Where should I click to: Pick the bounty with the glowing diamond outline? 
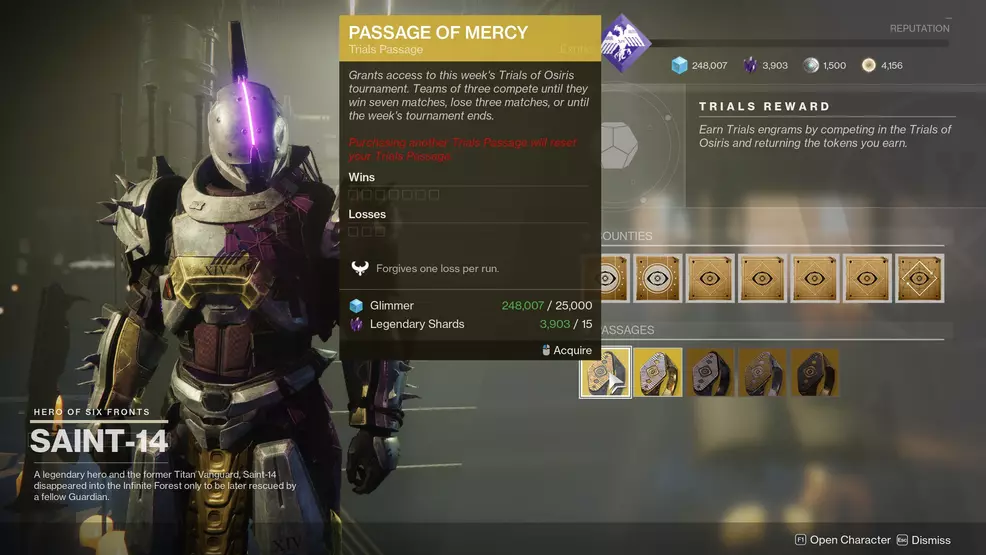tap(919, 278)
